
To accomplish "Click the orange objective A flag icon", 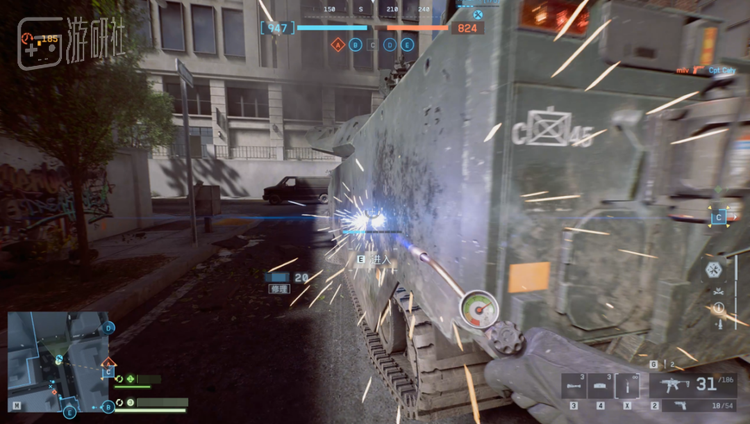I will pyautogui.click(x=338, y=45).
